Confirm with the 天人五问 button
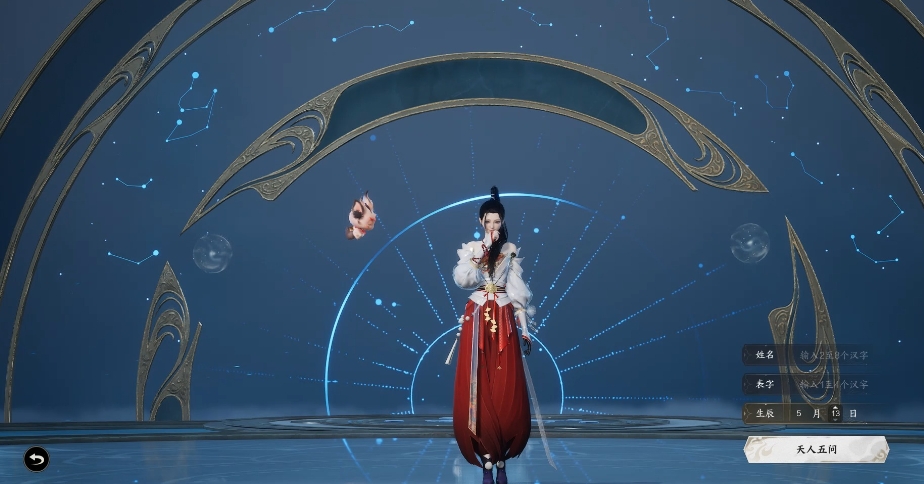This screenshot has height=484, width=924. click(x=815, y=449)
